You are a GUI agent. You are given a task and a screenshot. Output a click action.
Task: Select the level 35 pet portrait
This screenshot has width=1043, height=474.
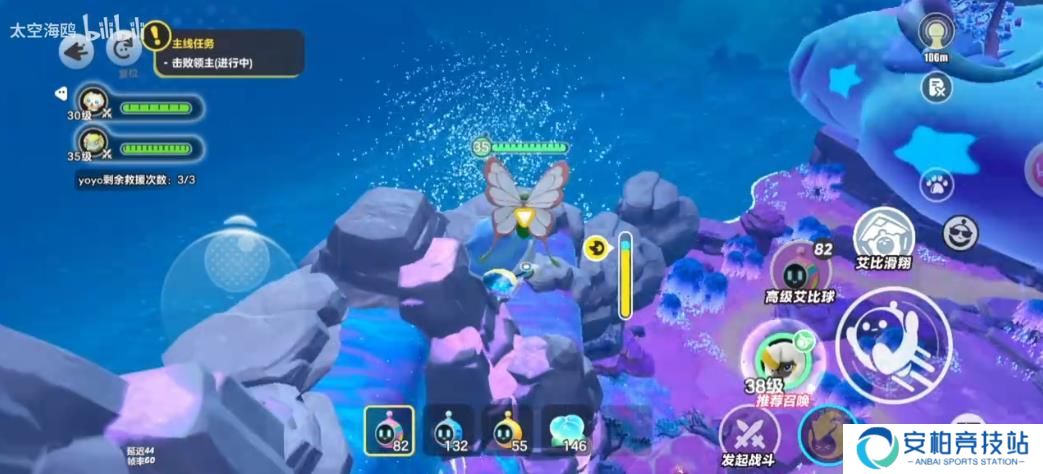coord(93,143)
